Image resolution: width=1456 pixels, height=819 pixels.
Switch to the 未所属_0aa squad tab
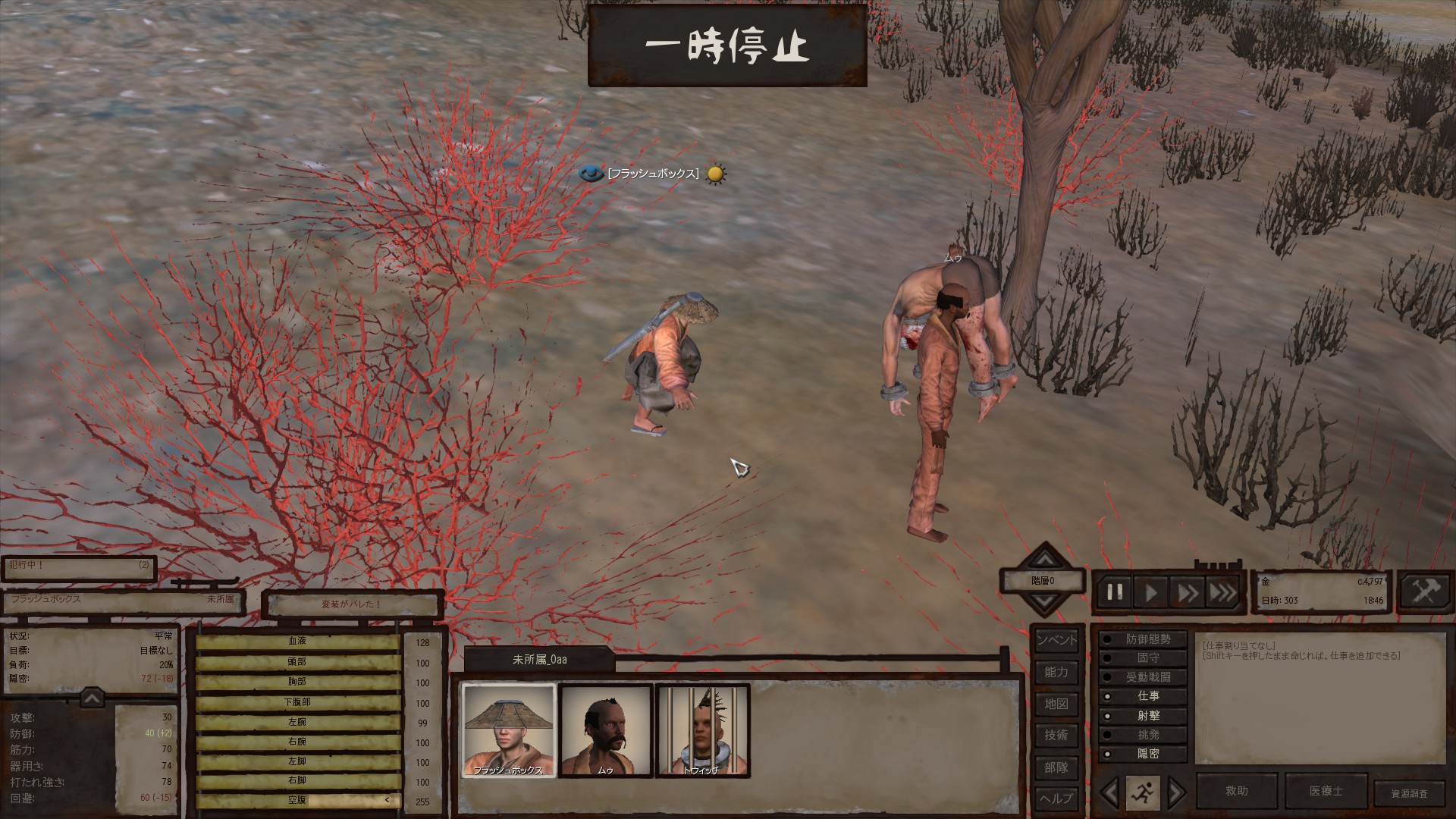[x=539, y=660]
